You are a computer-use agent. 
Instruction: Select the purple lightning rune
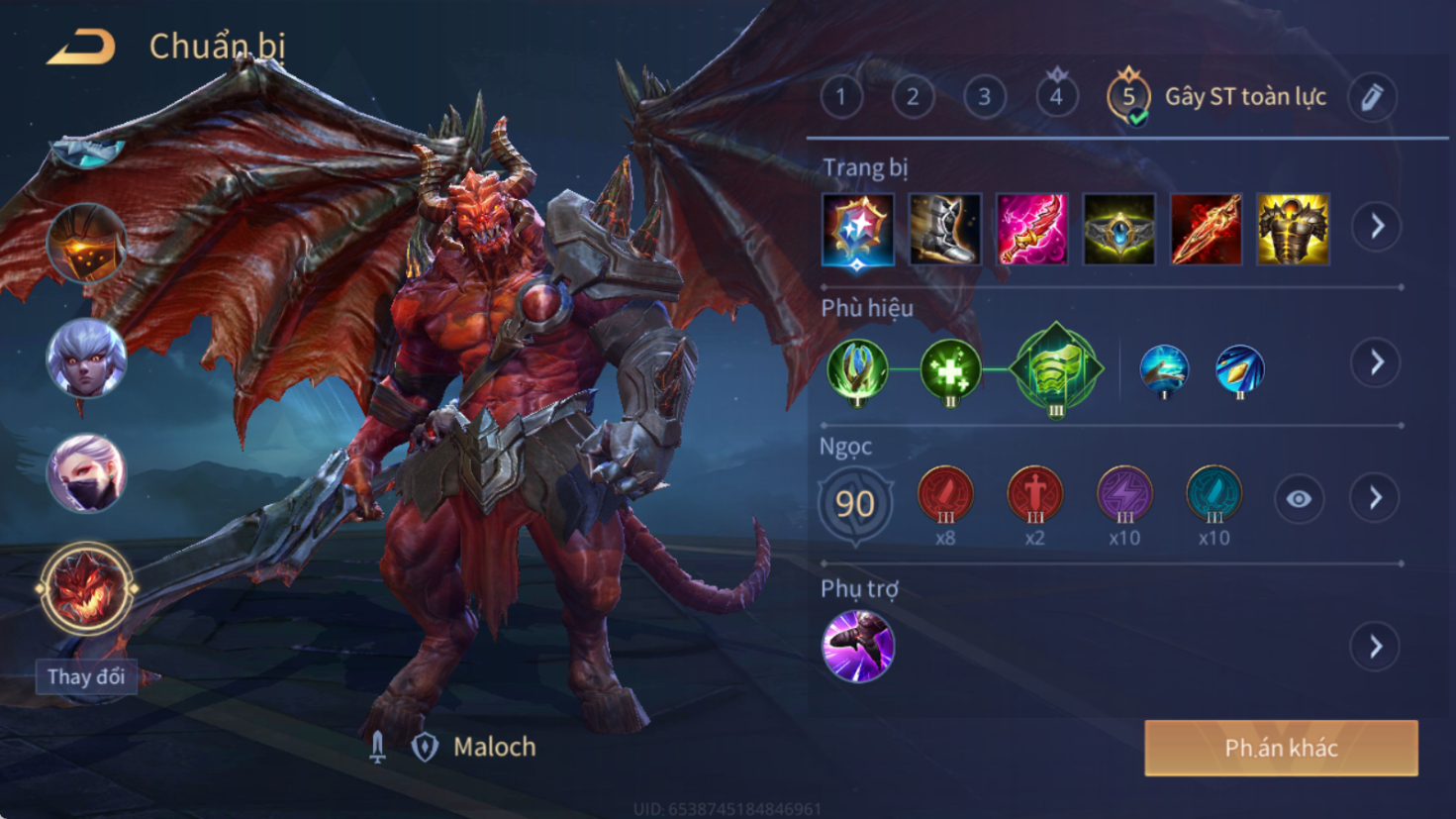point(1124,495)
